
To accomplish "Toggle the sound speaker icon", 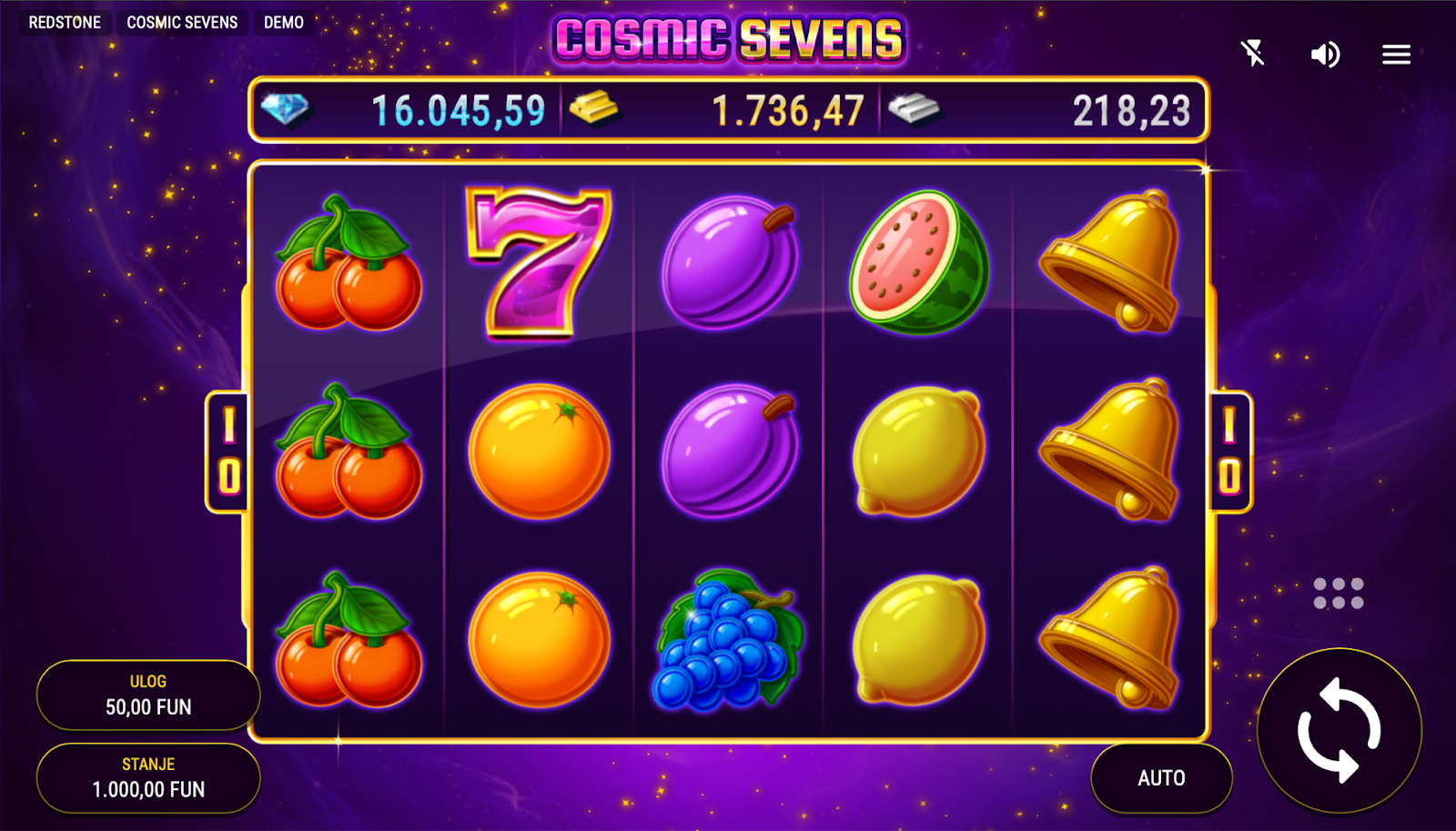I will 1325,55.
